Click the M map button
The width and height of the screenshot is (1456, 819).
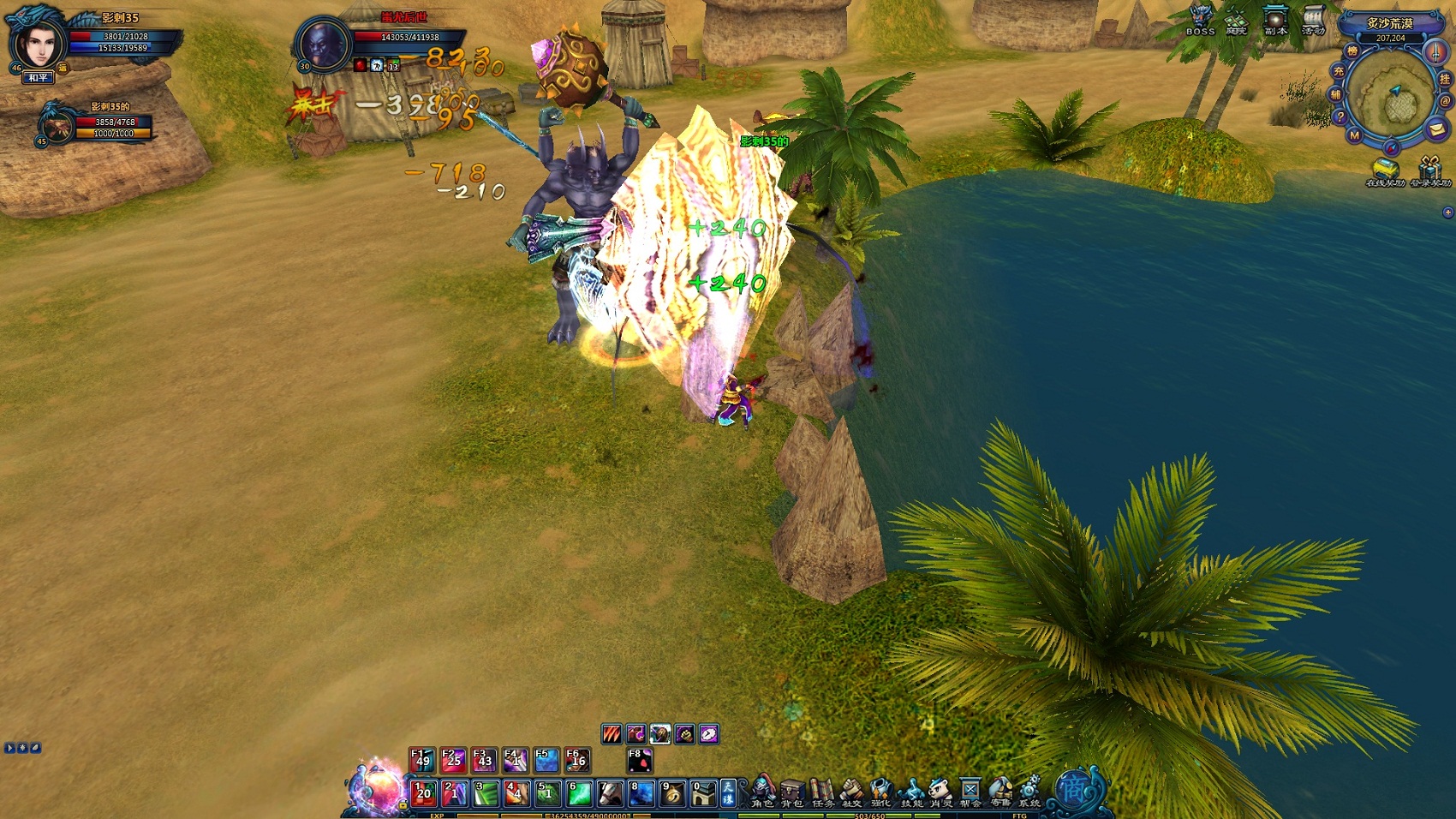point(1354,135)
